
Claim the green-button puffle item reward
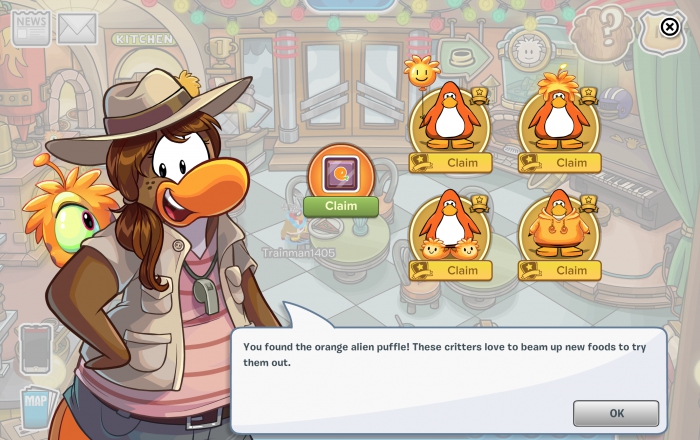click(x=341, y=206)
